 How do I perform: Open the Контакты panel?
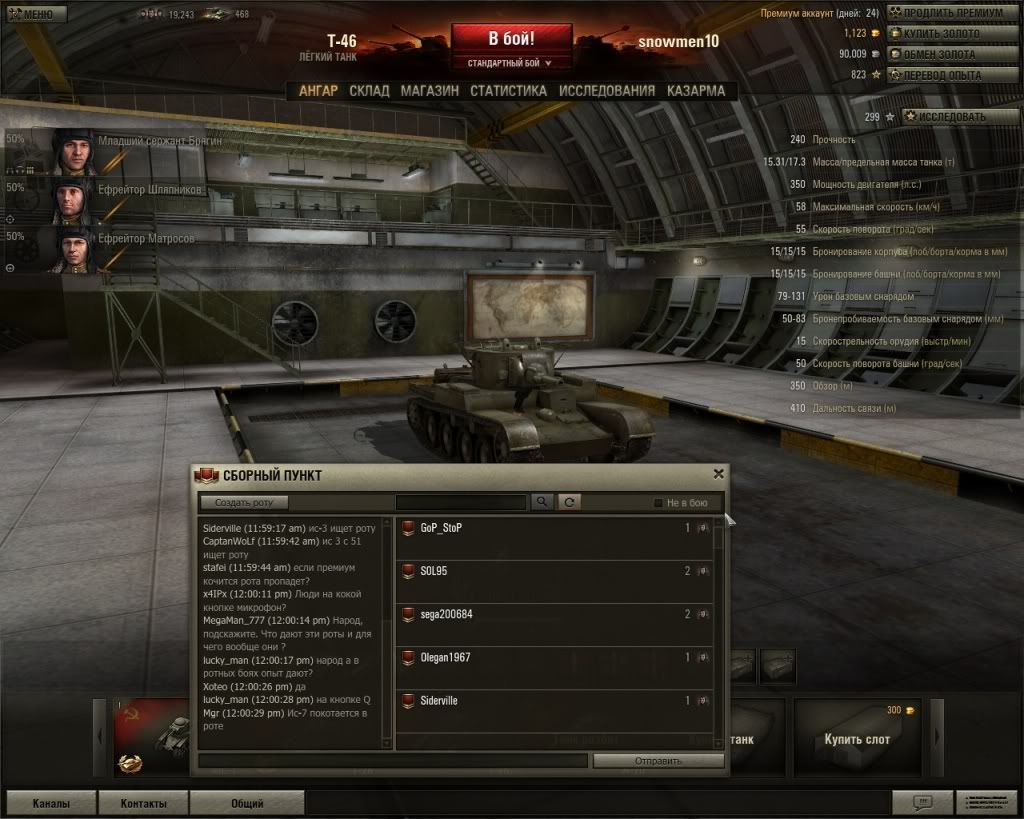pos(143,803)
